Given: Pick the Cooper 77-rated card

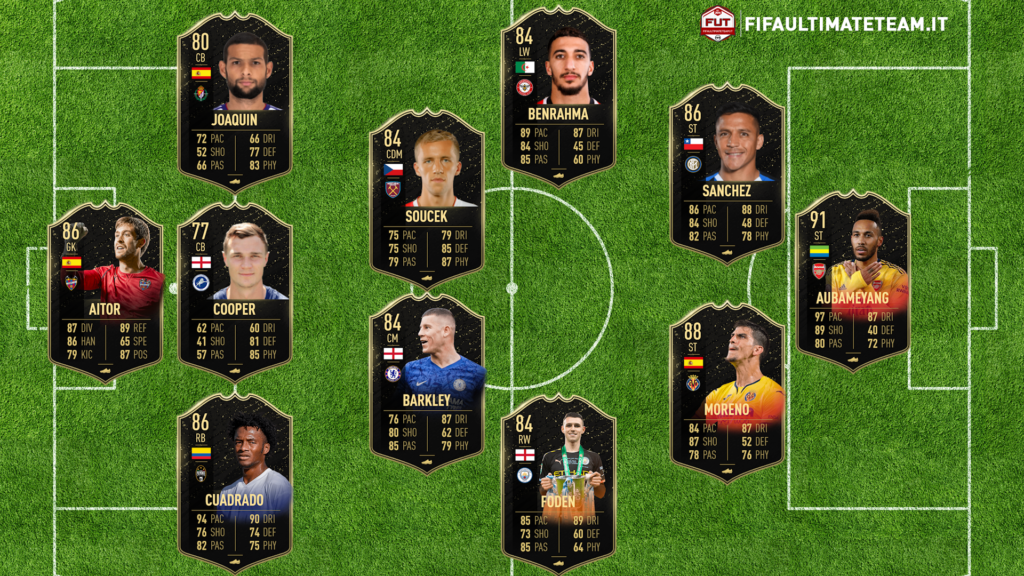Looking at the screenshot, I should pos(234,290).
